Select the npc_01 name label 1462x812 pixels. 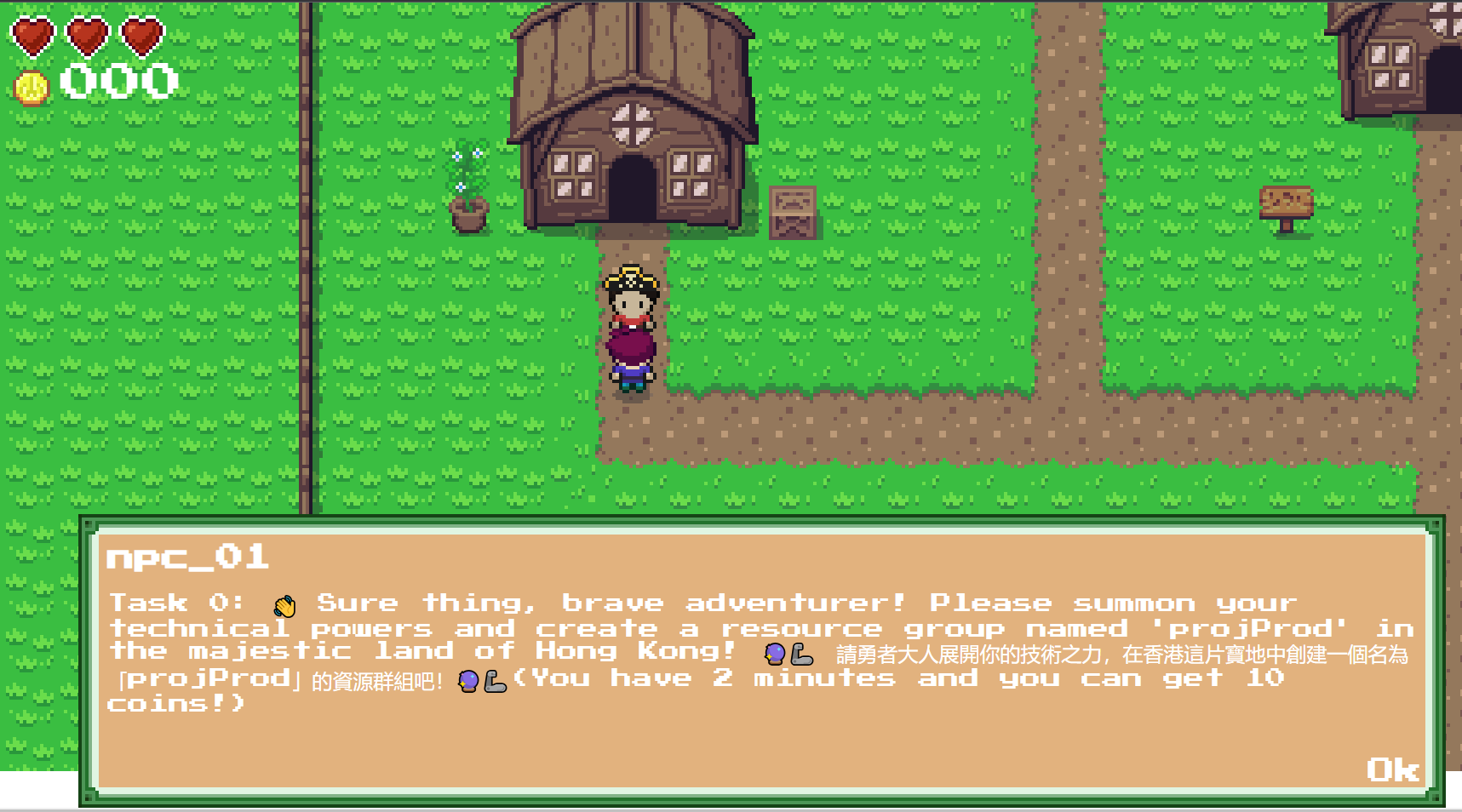[x=186, y=558]
